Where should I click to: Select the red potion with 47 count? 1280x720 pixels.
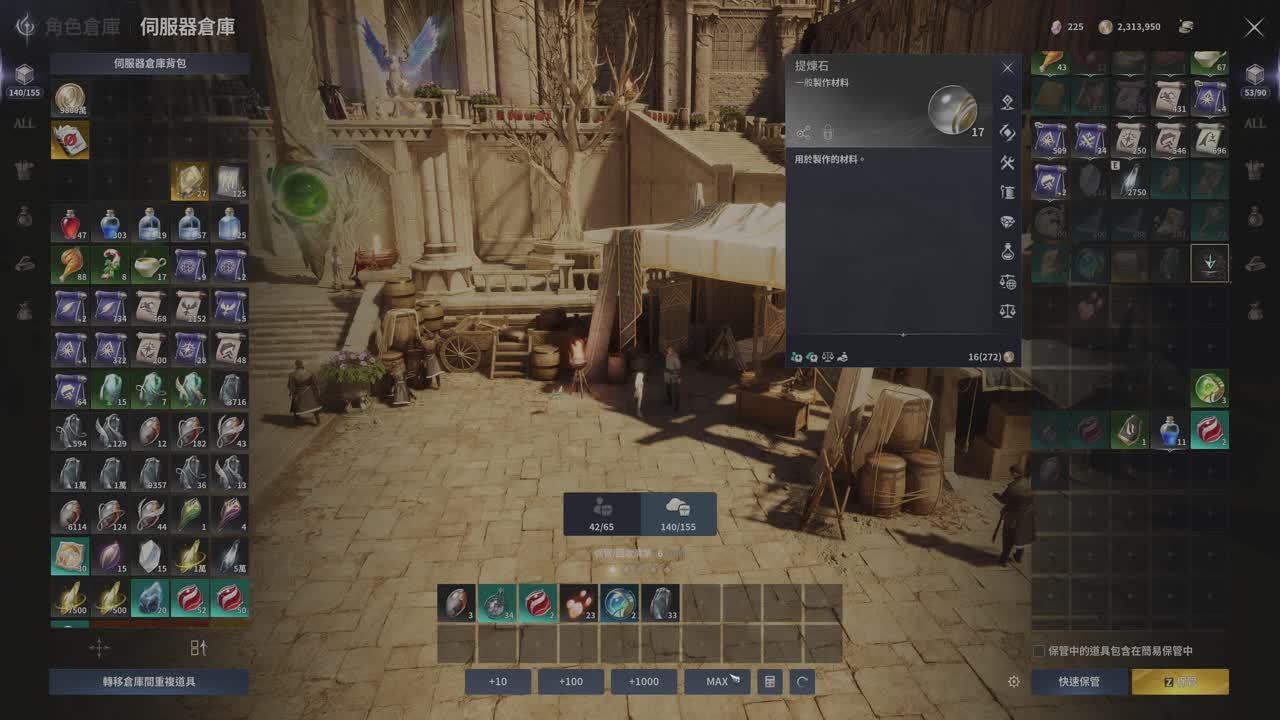tap(70, 225)
